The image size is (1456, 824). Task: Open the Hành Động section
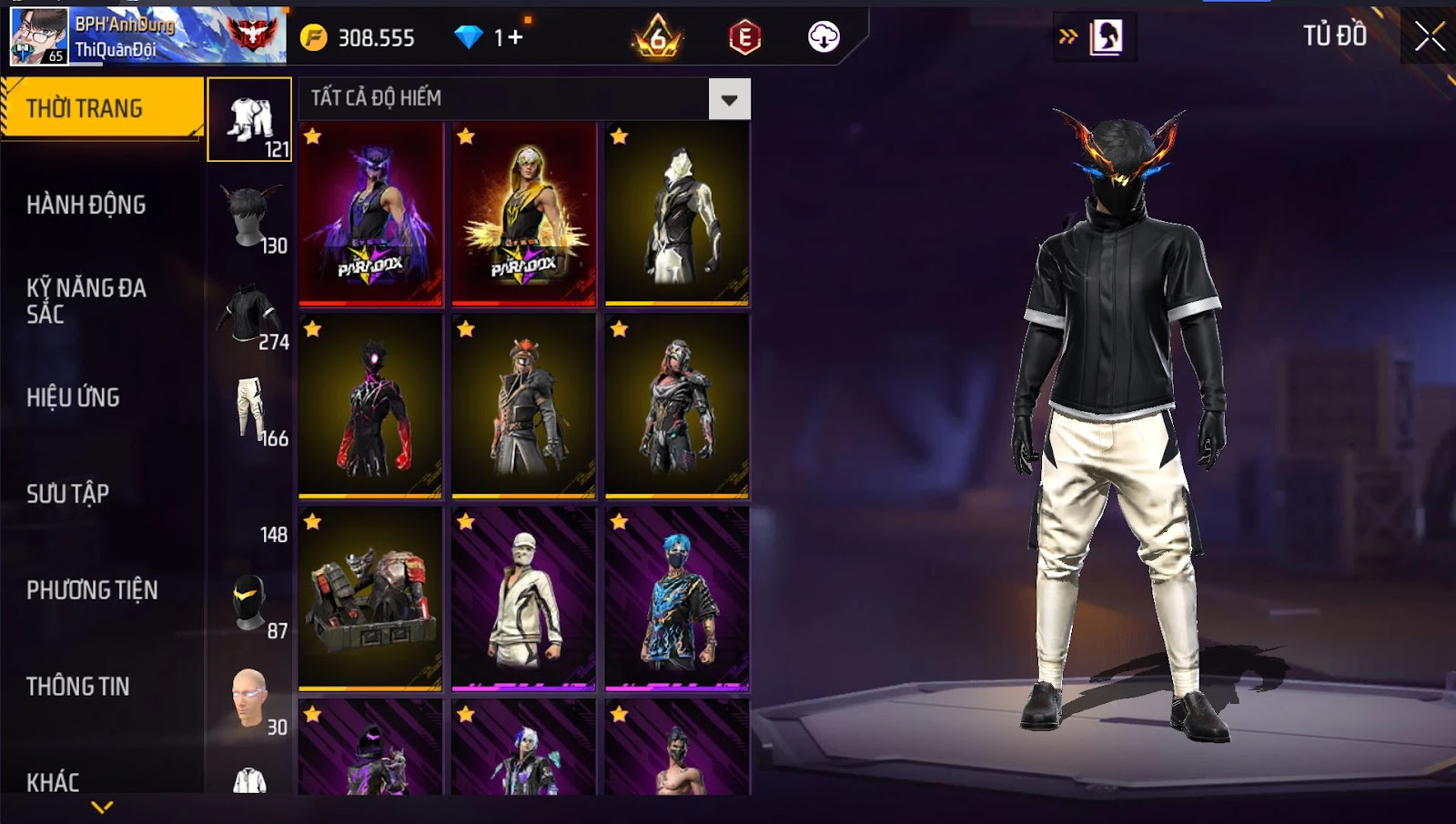tap(86, 205)
